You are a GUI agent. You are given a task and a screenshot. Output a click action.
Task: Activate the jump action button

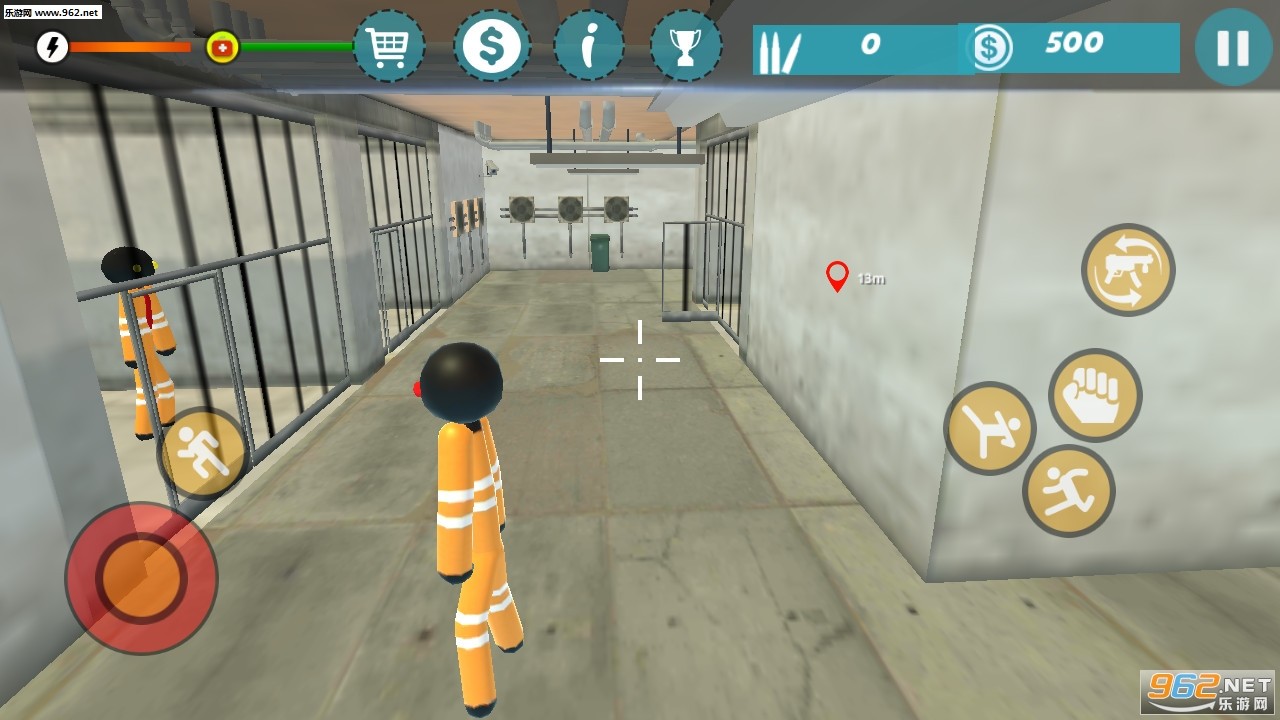[1068, 491]
